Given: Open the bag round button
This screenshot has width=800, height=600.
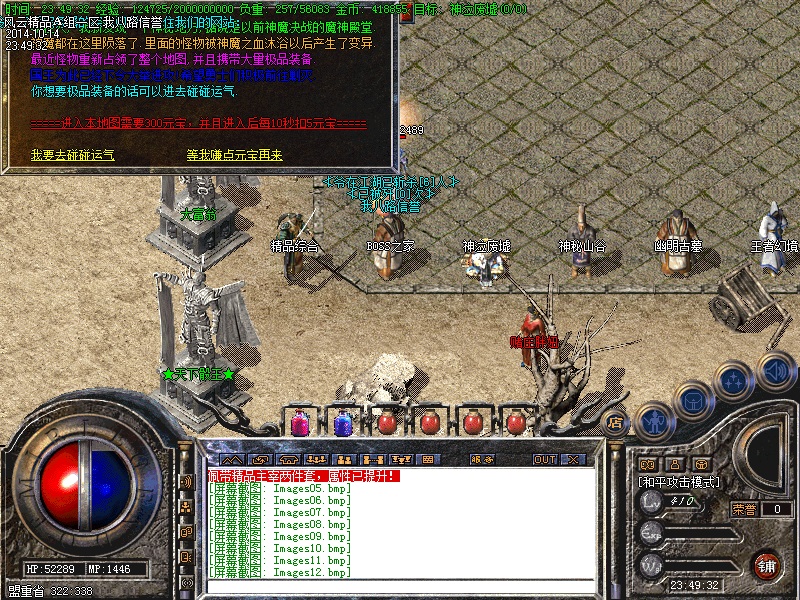Looking at the screenshot, I should (x=693, y=400).
